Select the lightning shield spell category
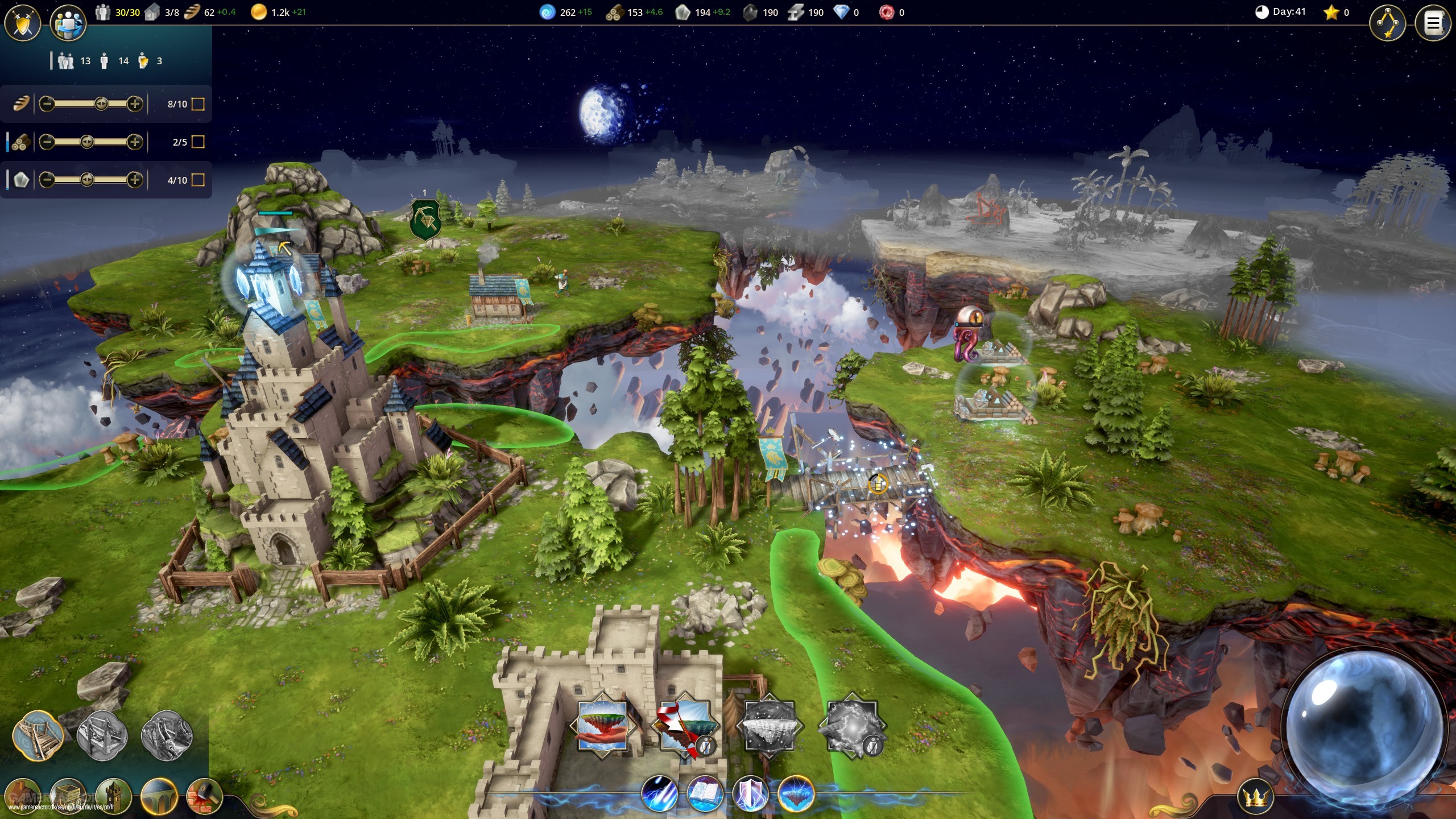 pos(751,793)
